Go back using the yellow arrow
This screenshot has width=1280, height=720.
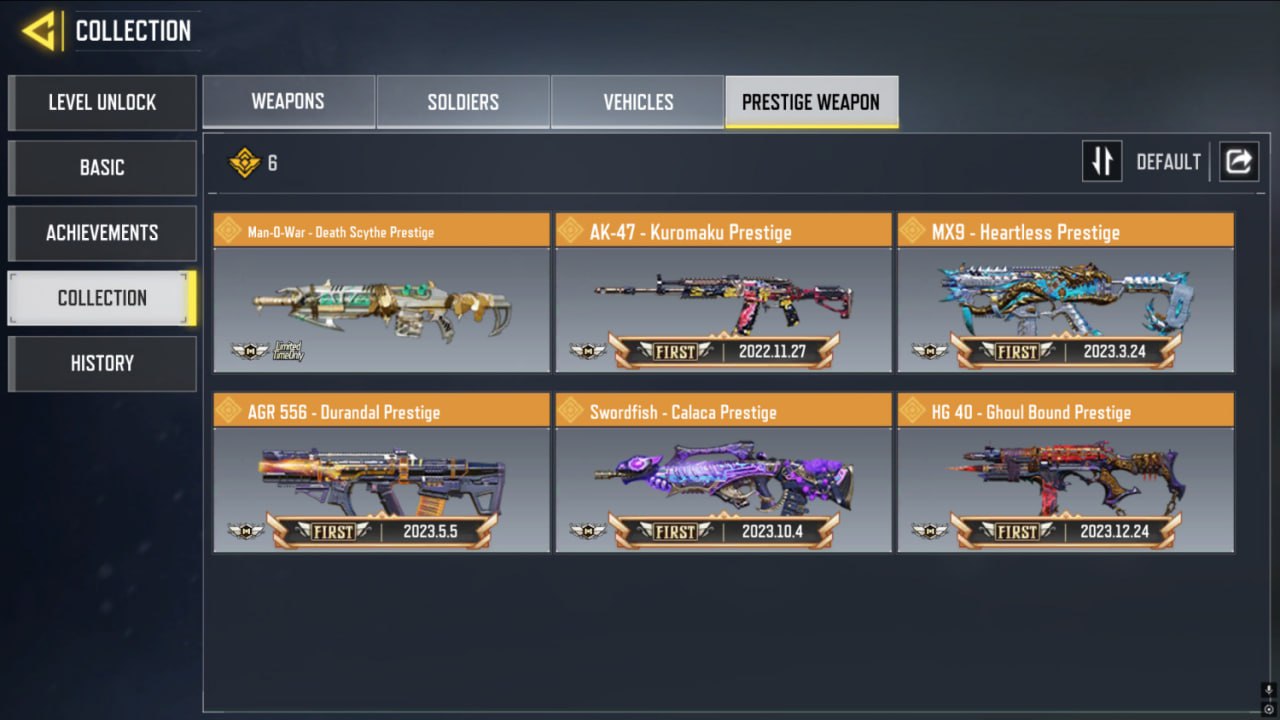click(39, 32)
